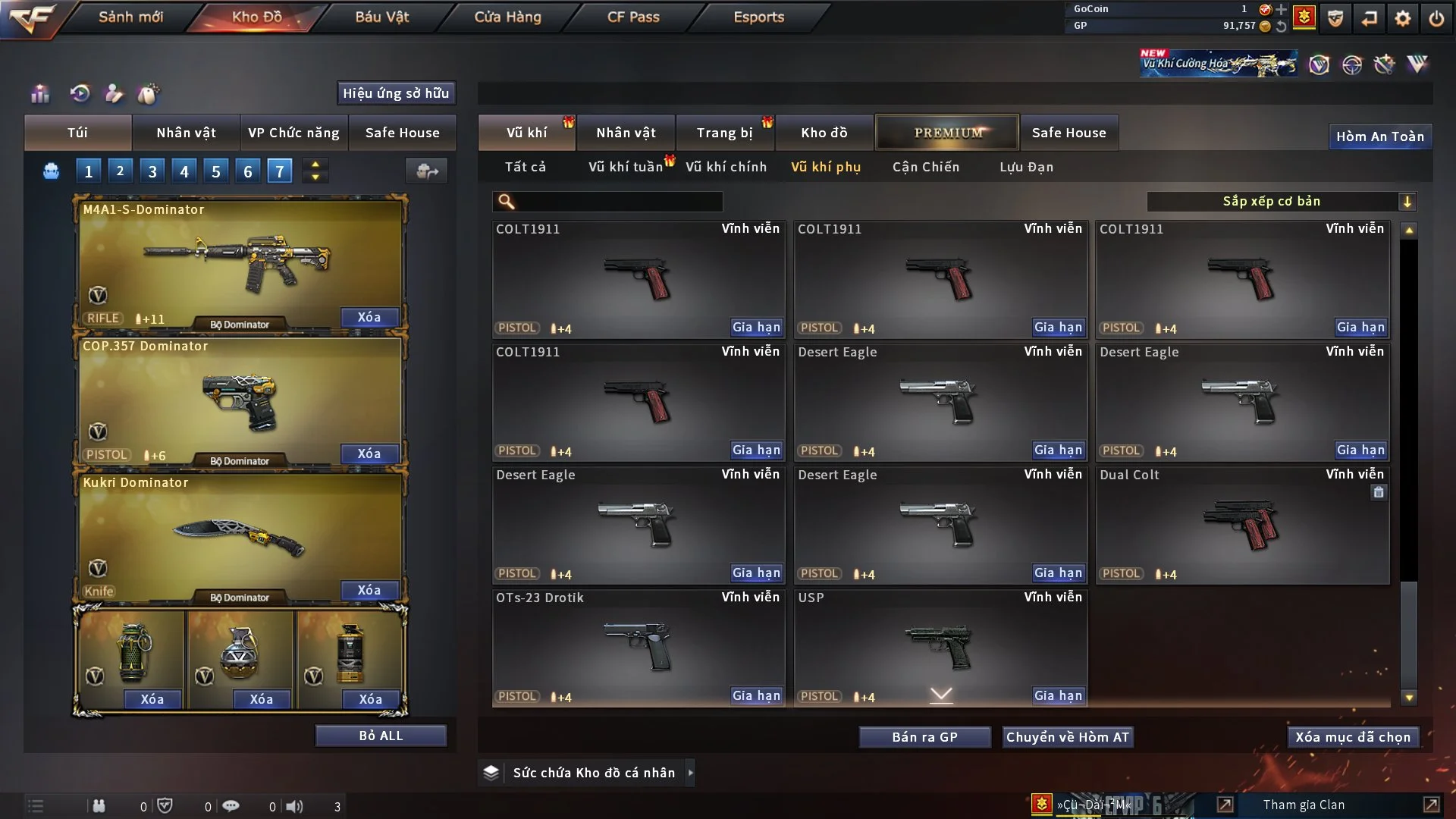
Task: Open the CF Pass menu
Action: [633, 17]
